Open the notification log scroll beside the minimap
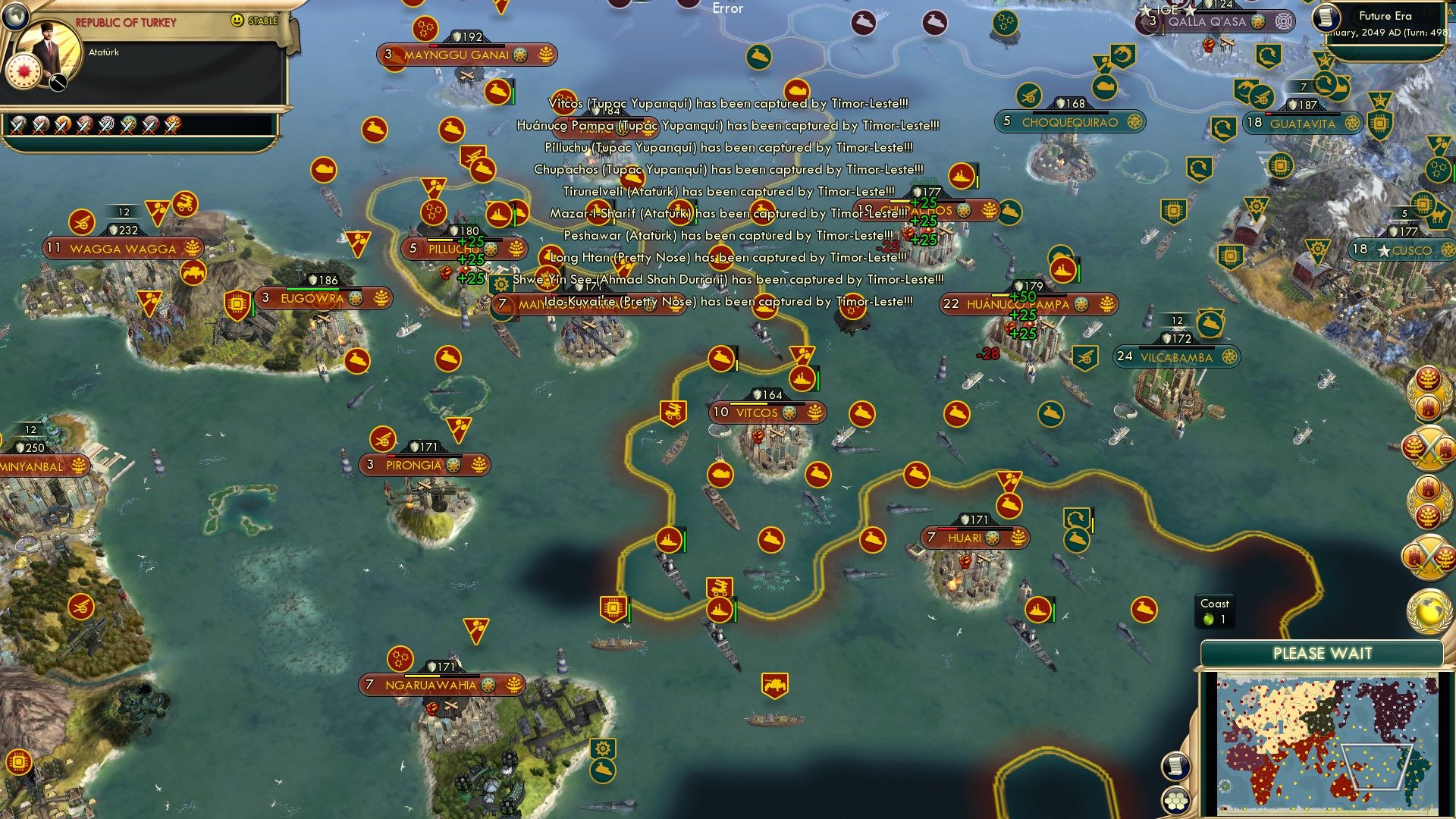Image resolution: width=1456 pixels, height=819 pixels. (1175, 764)
